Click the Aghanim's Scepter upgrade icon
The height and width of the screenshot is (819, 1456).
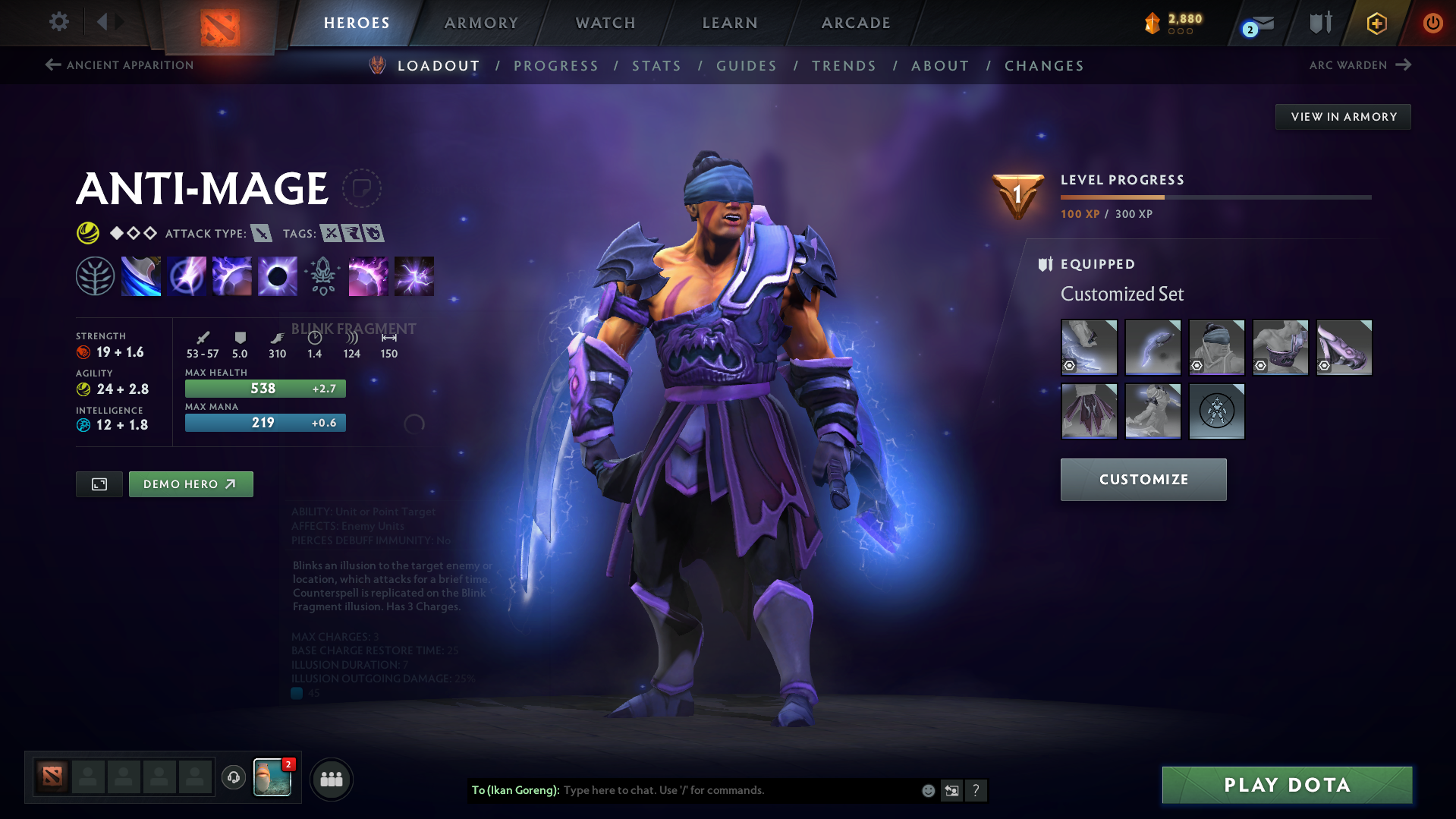[322, 276]
